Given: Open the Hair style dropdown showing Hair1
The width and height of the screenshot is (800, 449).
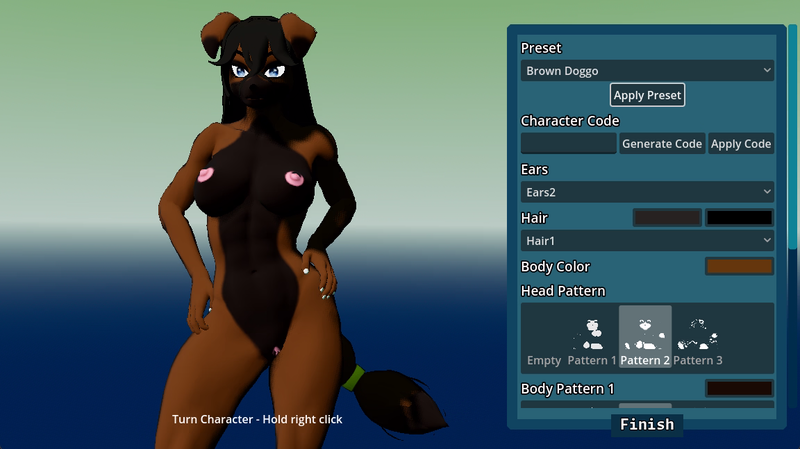Looking at the screenshot, I should [x=647, y=240].
